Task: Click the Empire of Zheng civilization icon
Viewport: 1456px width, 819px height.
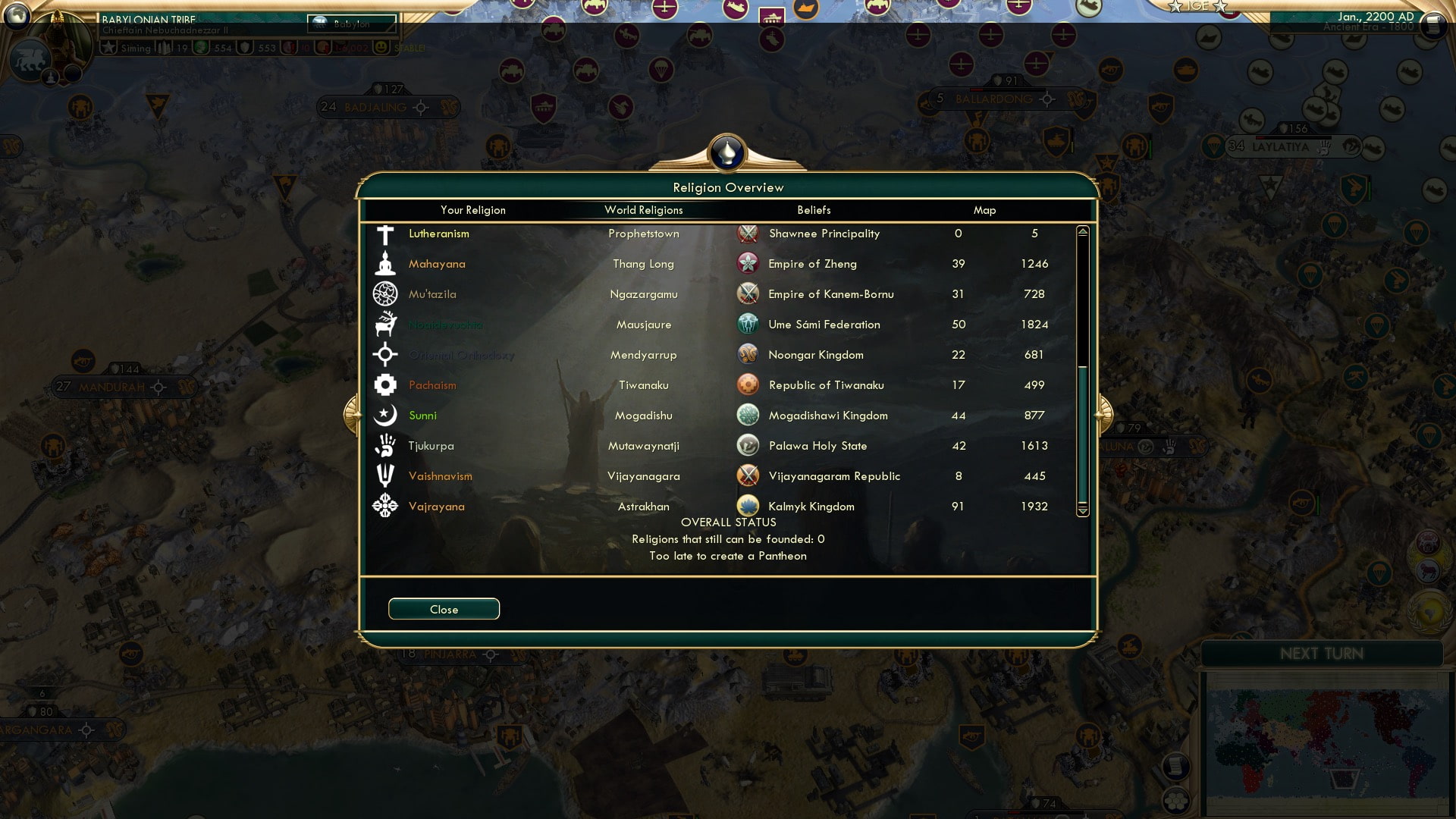Action: (x=748, y=263)
